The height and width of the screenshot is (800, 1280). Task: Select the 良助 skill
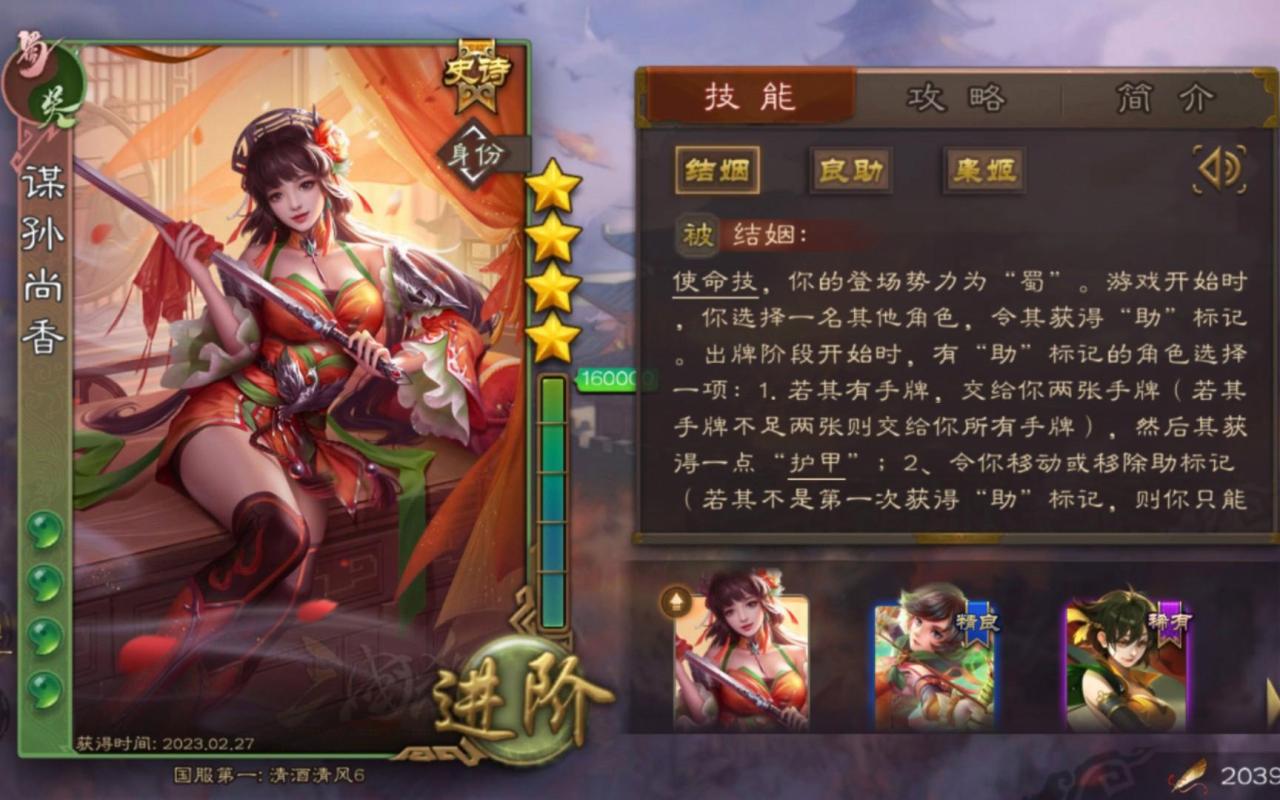[849, 171]
